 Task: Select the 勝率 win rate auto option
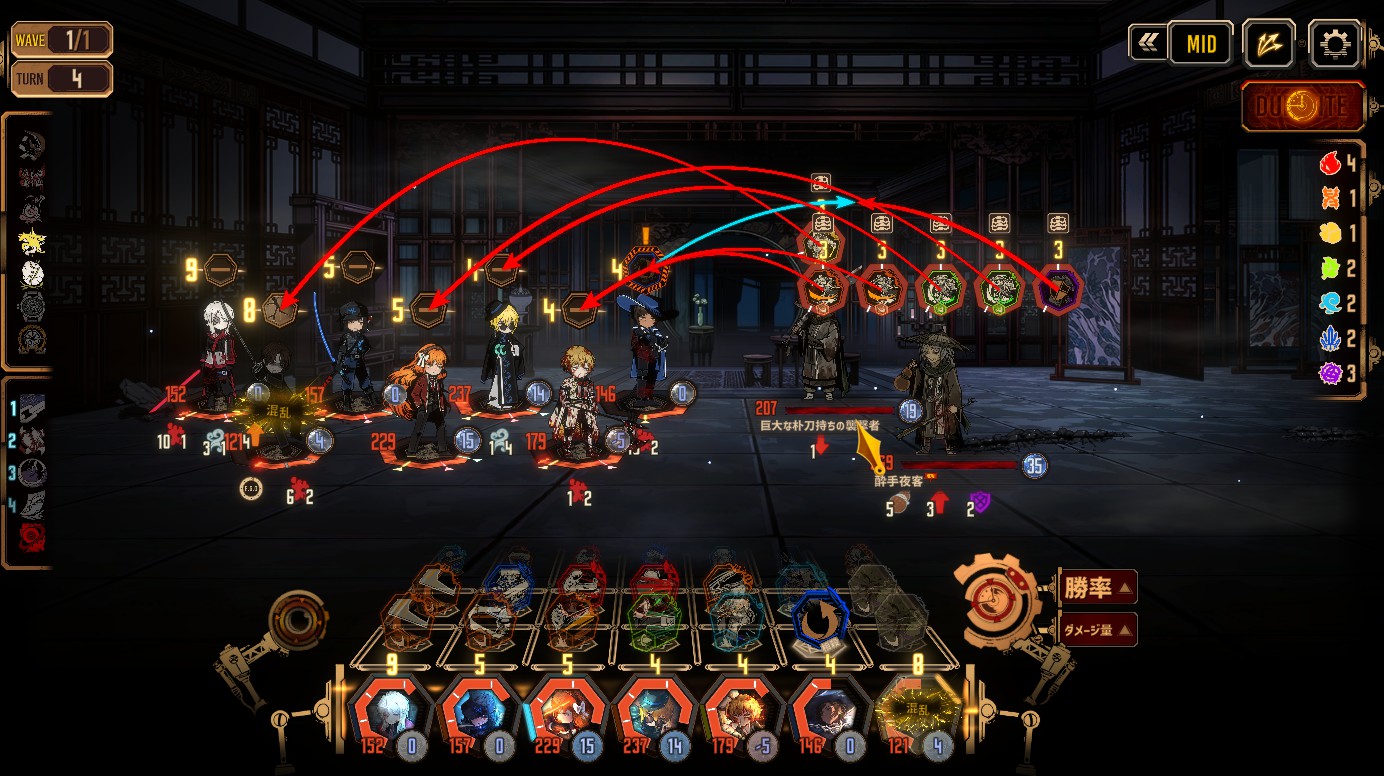(x=1097, y=588)
